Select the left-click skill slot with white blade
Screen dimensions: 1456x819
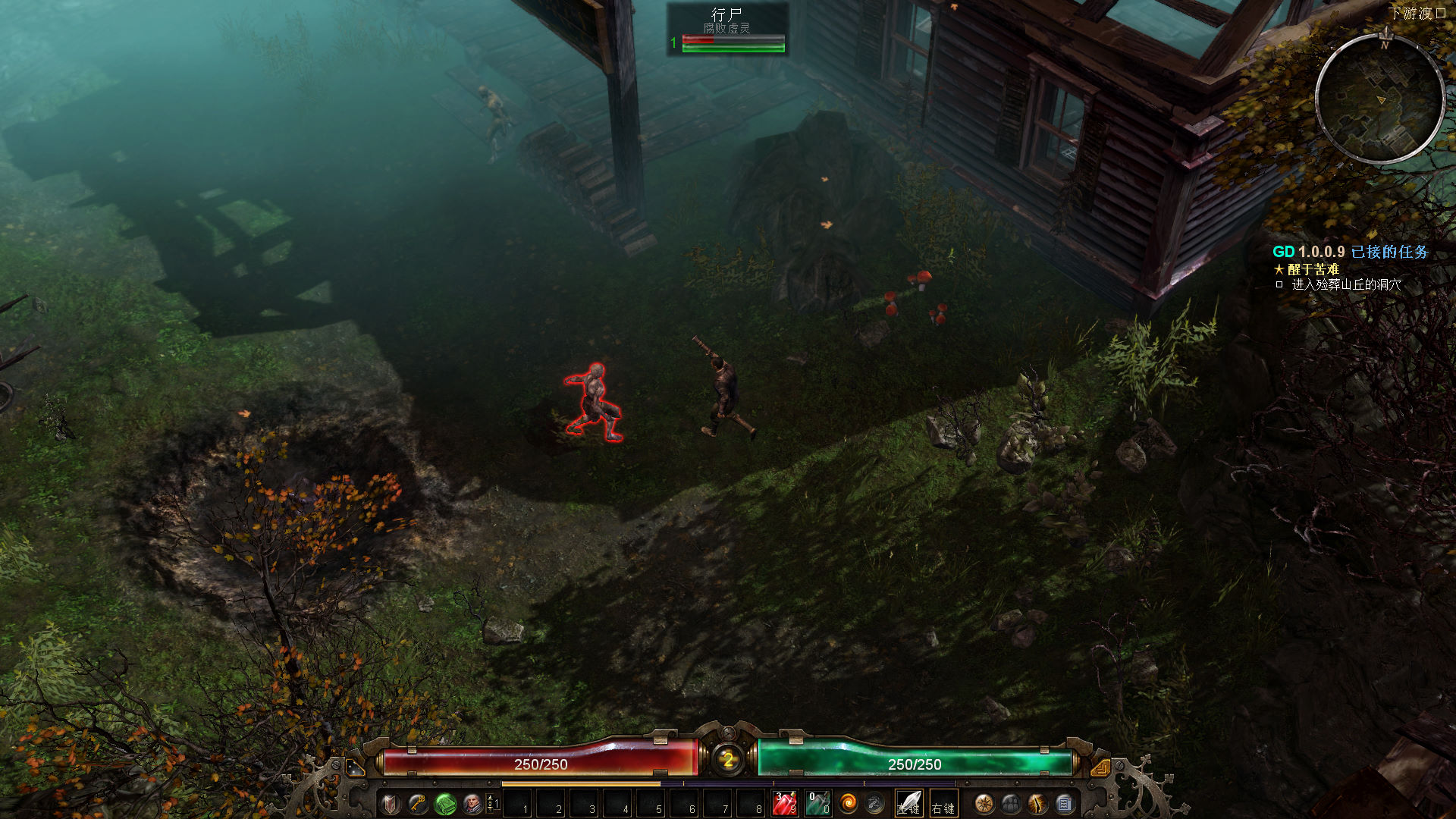[908, 804]
